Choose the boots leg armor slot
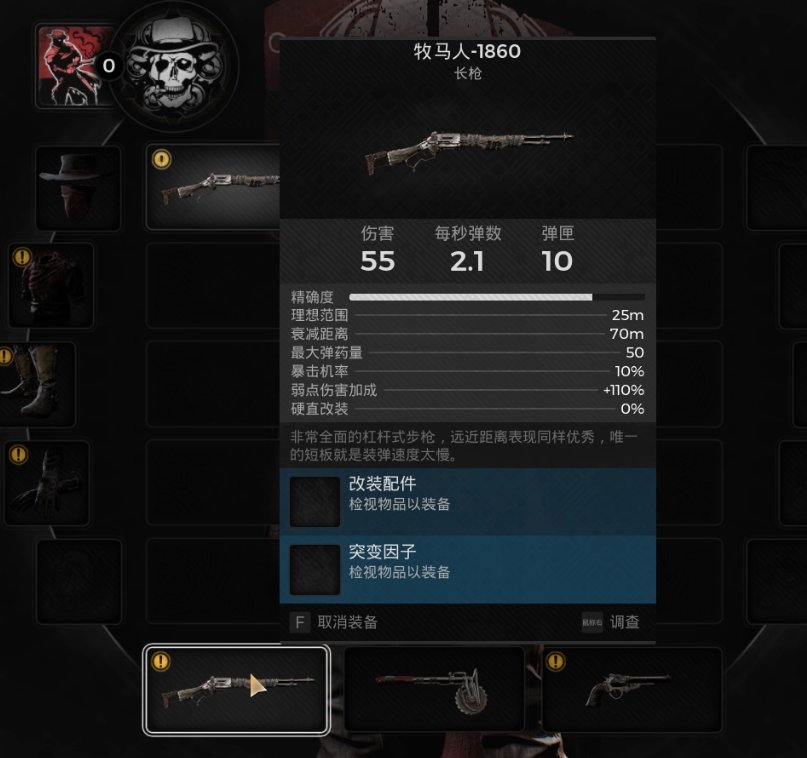 coord(38,384)
